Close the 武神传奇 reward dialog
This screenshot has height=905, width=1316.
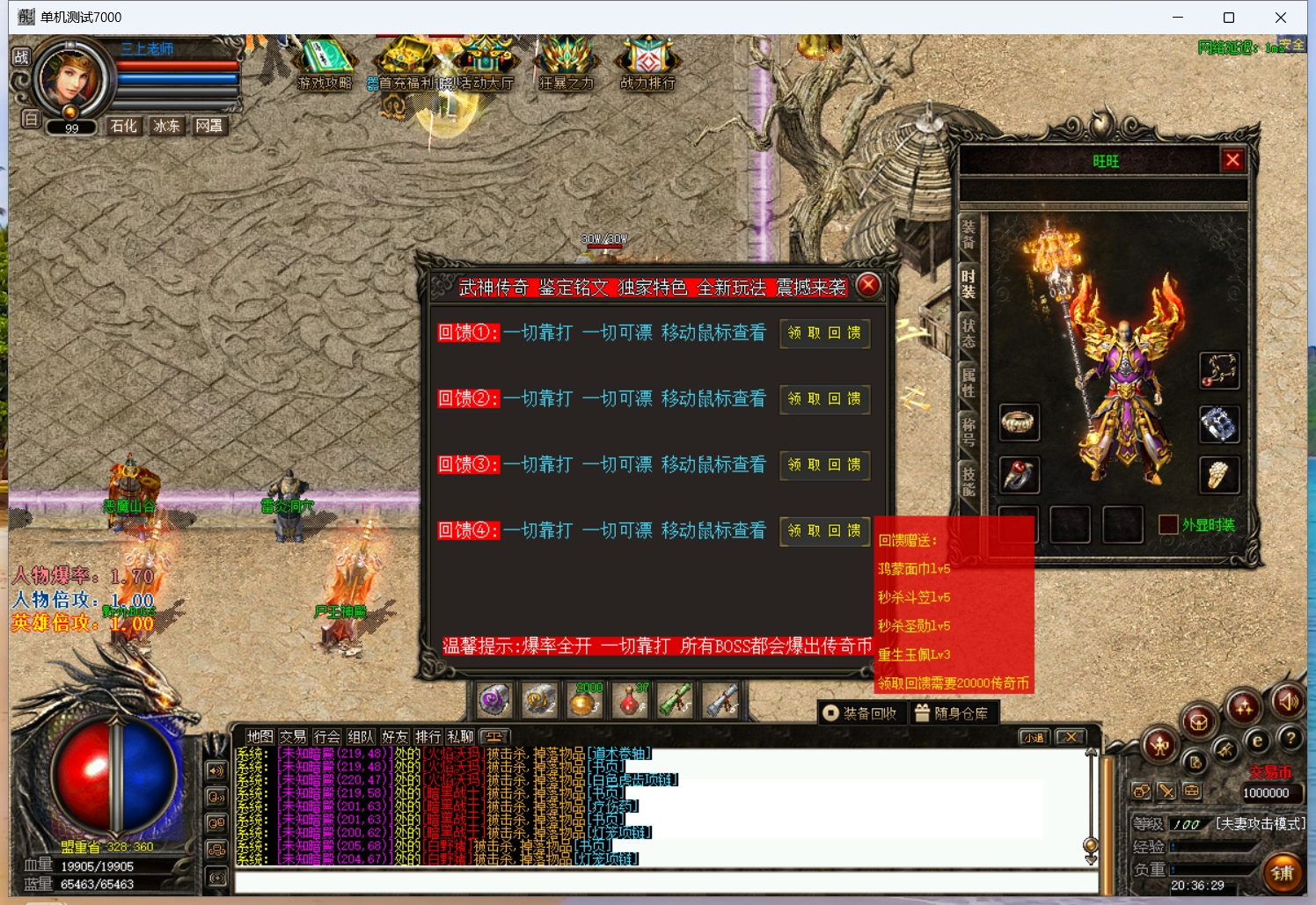pos(868,285)
